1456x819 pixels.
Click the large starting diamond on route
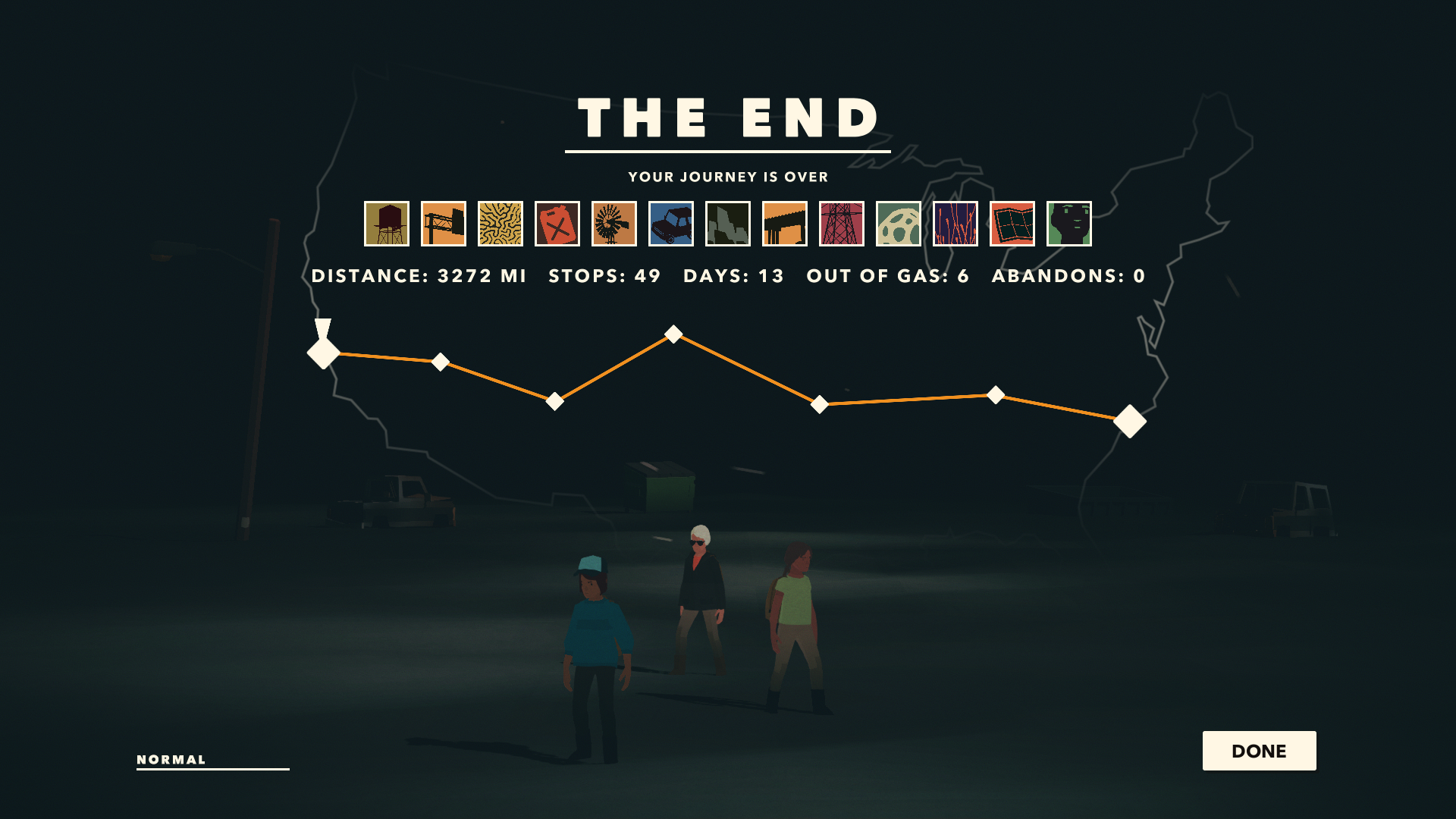coord(324,353)
